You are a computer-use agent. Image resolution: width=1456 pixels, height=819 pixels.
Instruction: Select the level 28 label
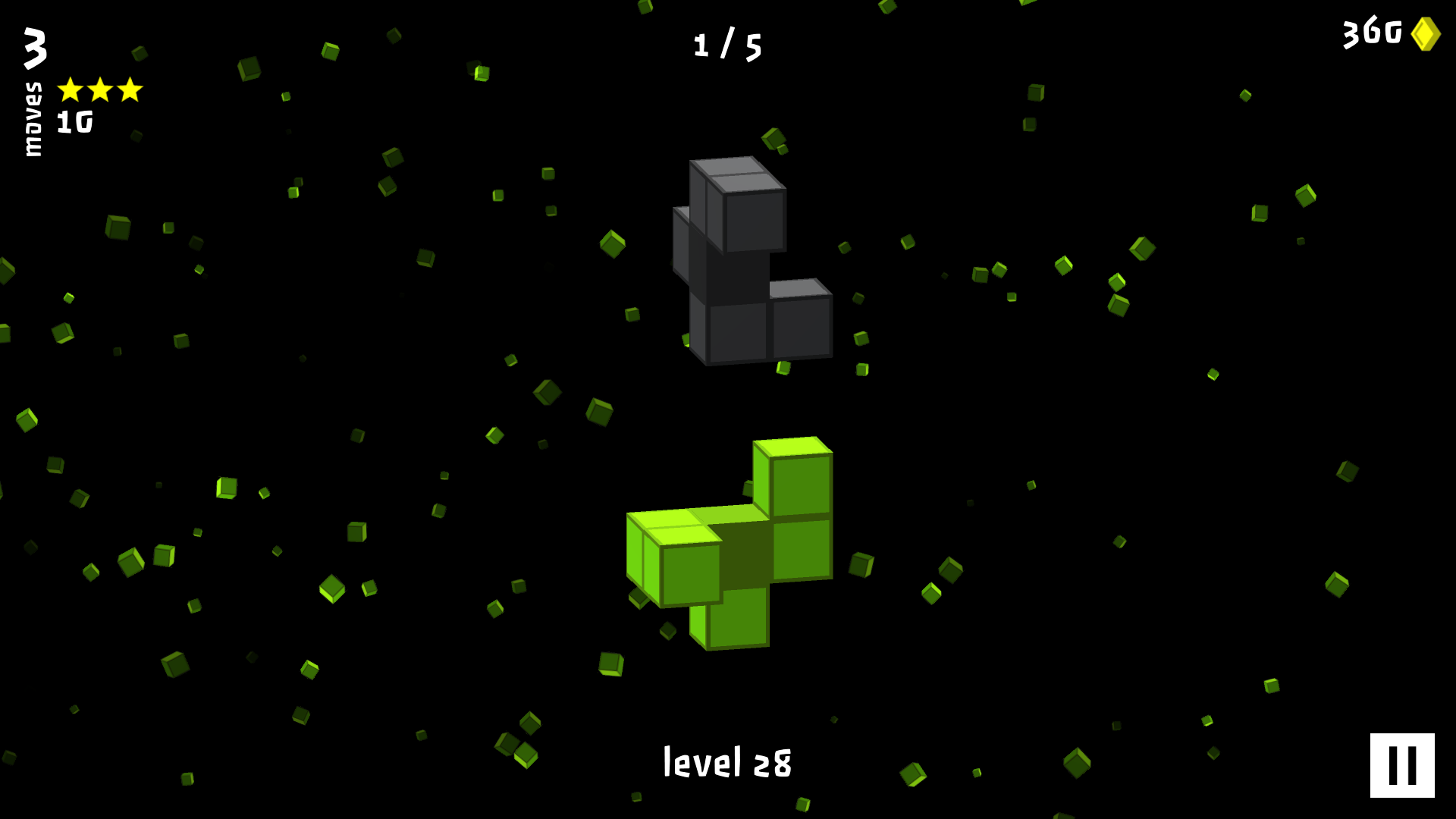(x=727, y=763)
